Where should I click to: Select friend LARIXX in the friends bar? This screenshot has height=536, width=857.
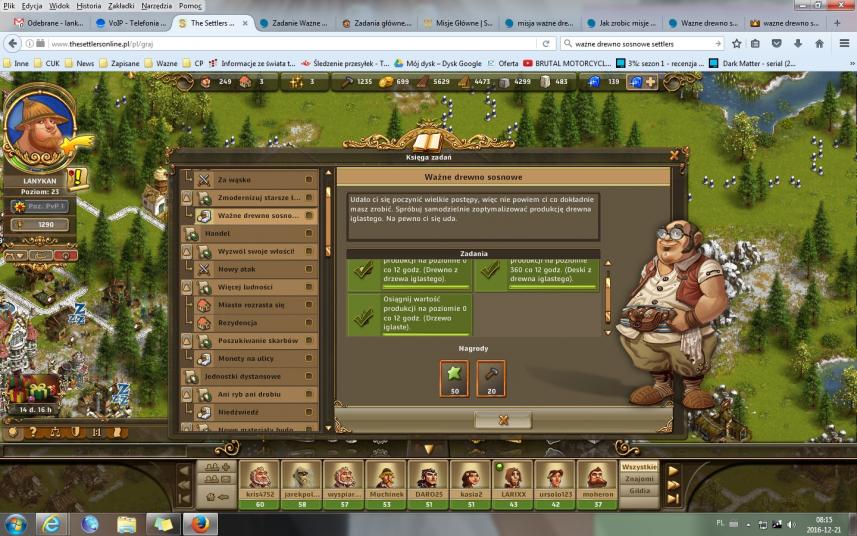click(512, 478)
